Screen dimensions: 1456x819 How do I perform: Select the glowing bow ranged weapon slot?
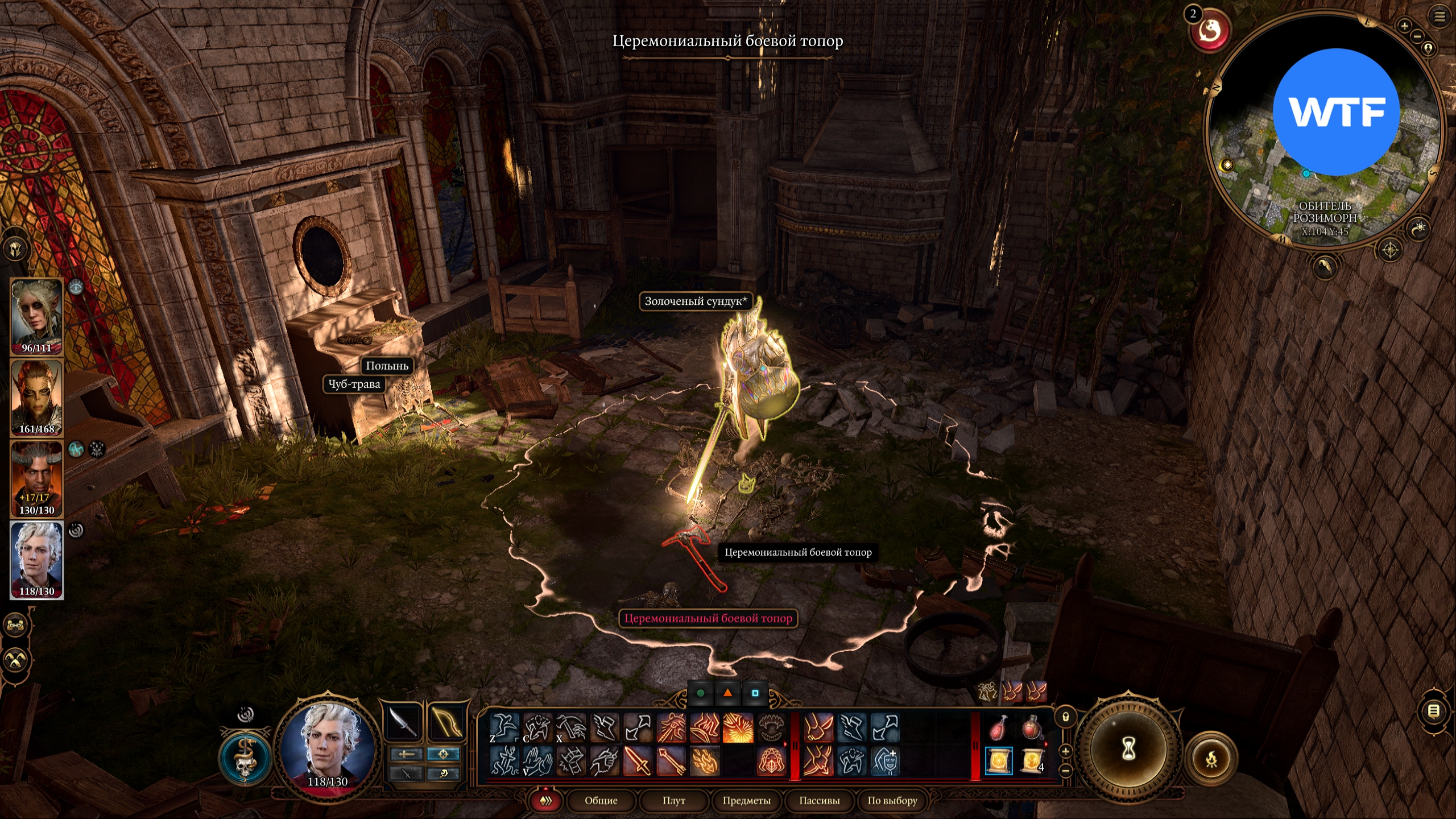click(x=446, y=723)
